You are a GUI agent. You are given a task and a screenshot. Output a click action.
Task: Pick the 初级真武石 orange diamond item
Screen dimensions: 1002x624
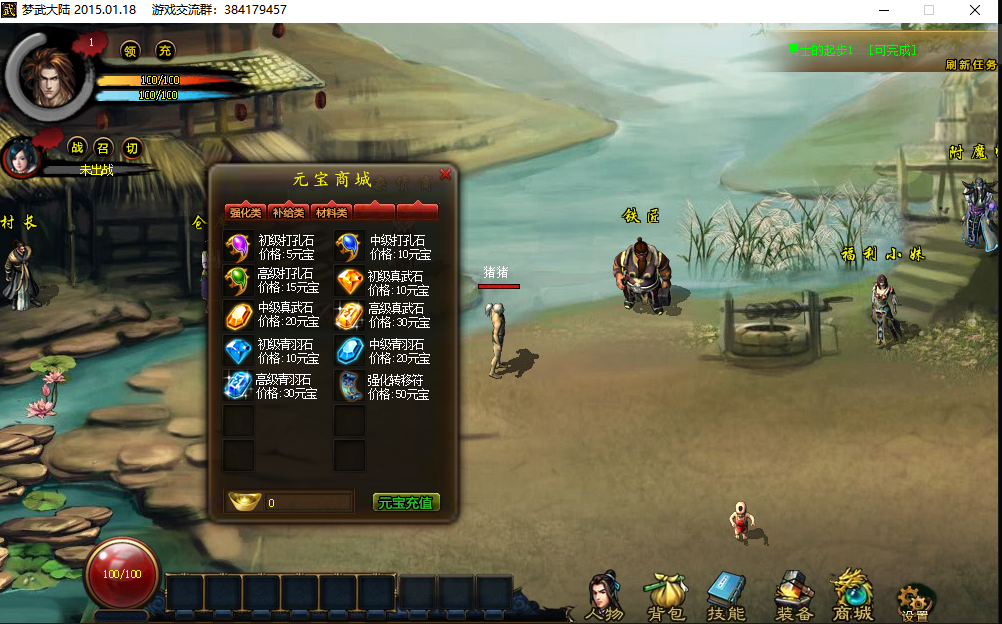pos(348,281)
